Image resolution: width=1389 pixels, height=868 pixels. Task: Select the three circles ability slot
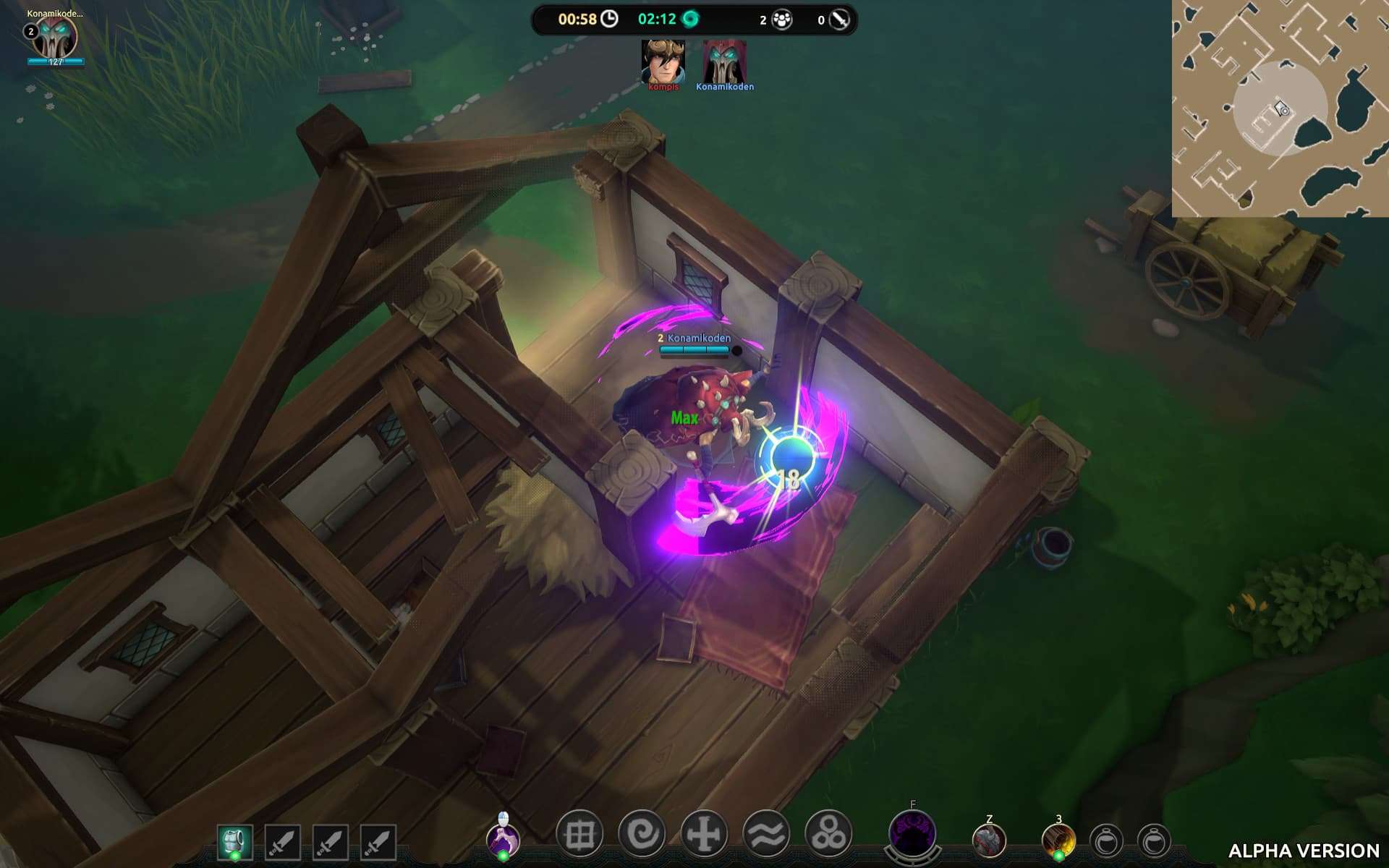(828, 835)
